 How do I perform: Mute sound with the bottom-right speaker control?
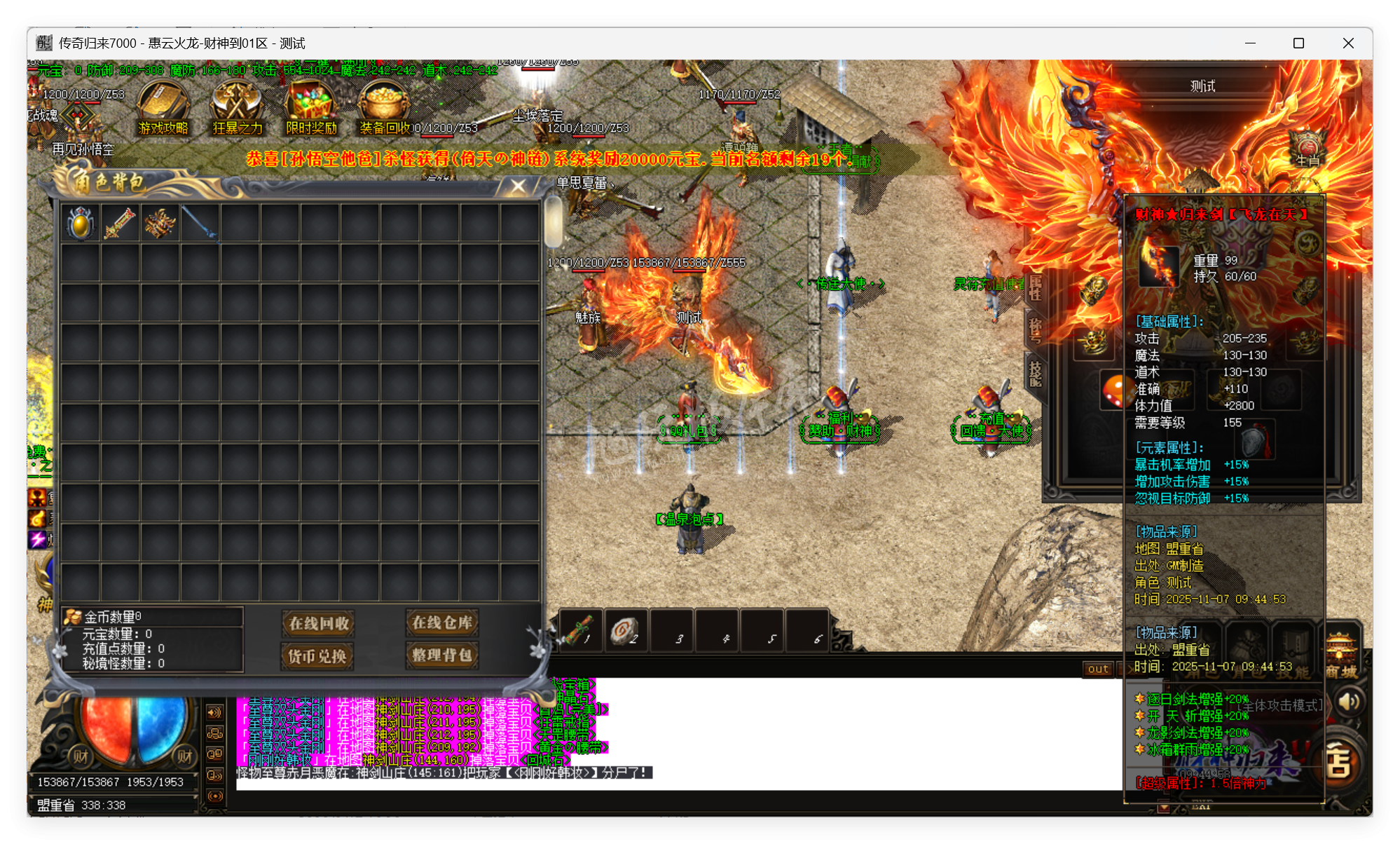click(x=1347, y=702)
